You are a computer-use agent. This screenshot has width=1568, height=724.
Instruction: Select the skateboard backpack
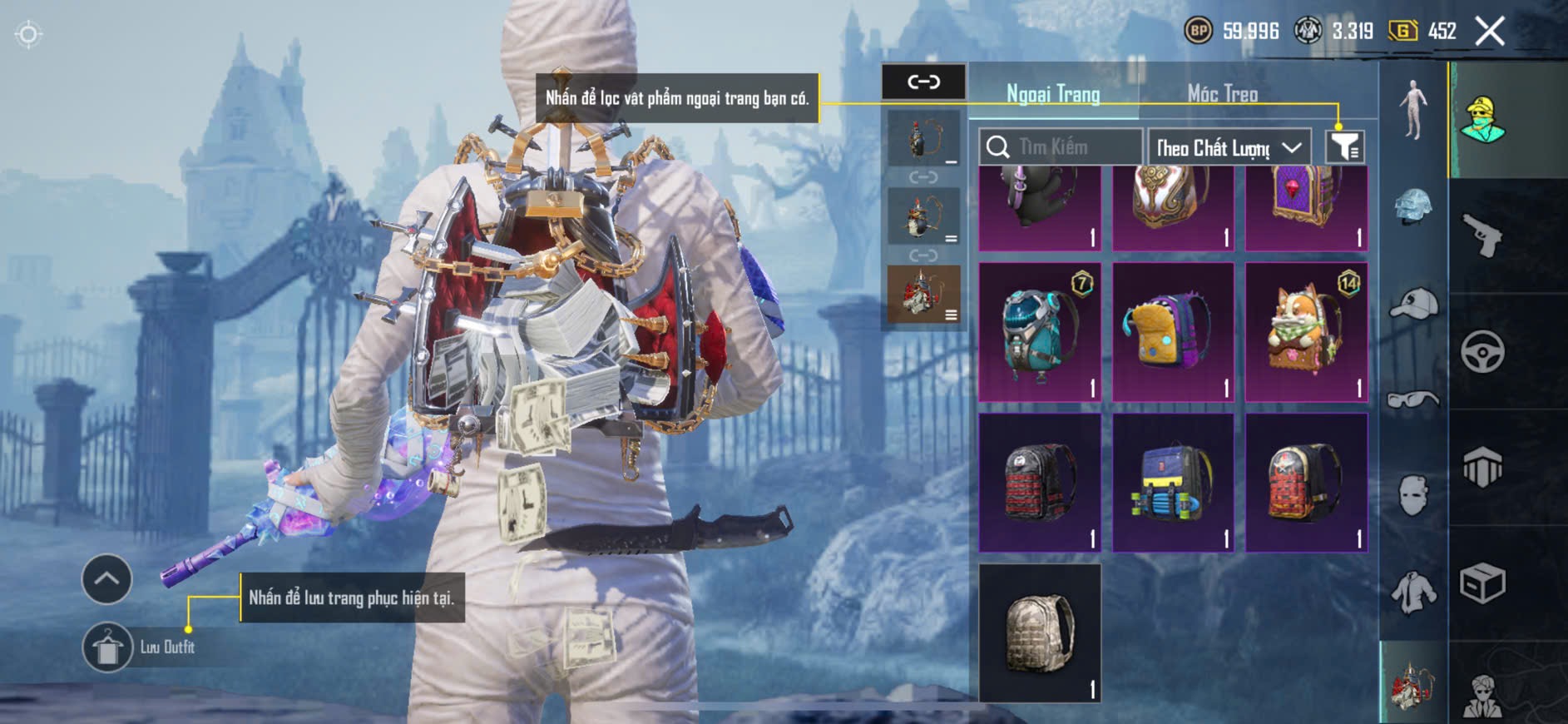[x=1173, y=483]
